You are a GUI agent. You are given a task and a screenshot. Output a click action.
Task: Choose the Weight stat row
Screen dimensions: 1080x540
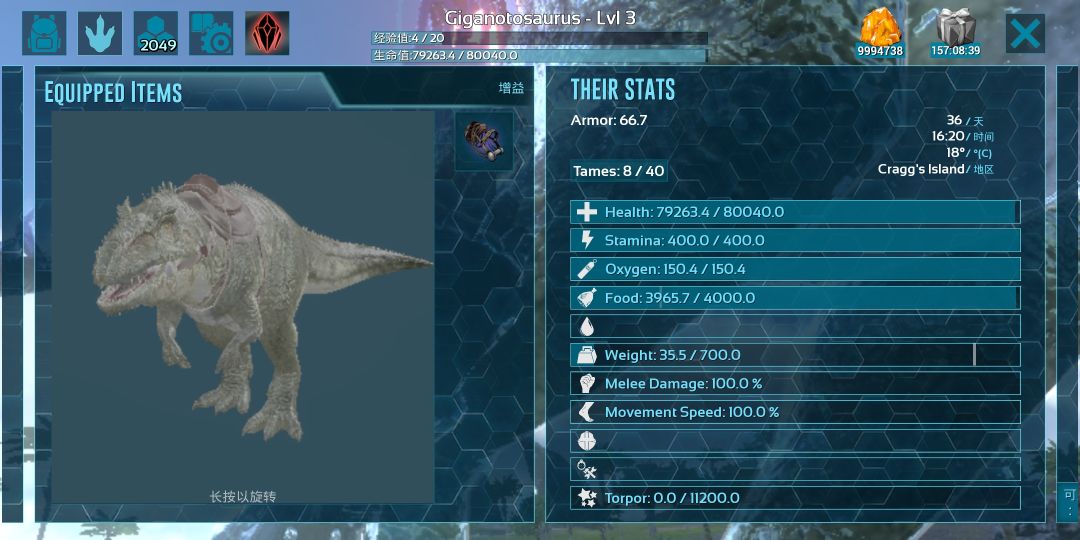tap(795, 355)
